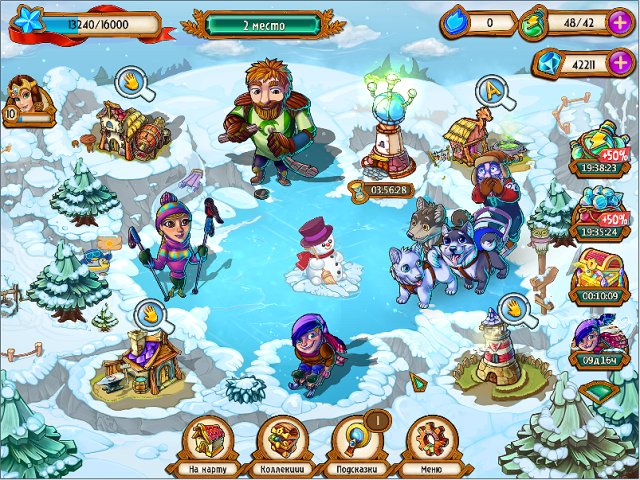Buy crystals with the plus beside 42211
Viewport: 640px width, 480px height.
[619, 62]
